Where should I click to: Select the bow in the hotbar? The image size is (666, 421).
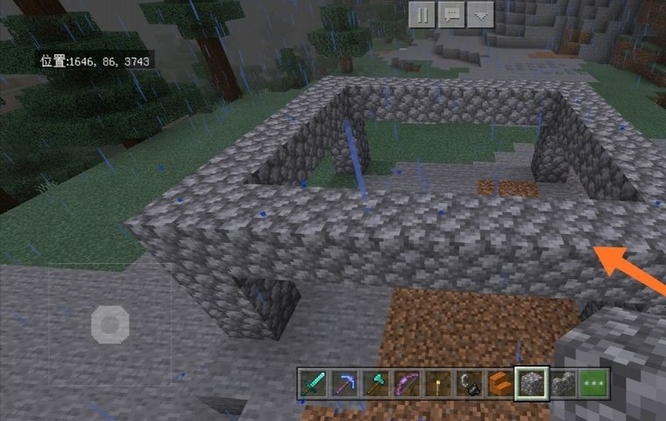tap(408, 383)
